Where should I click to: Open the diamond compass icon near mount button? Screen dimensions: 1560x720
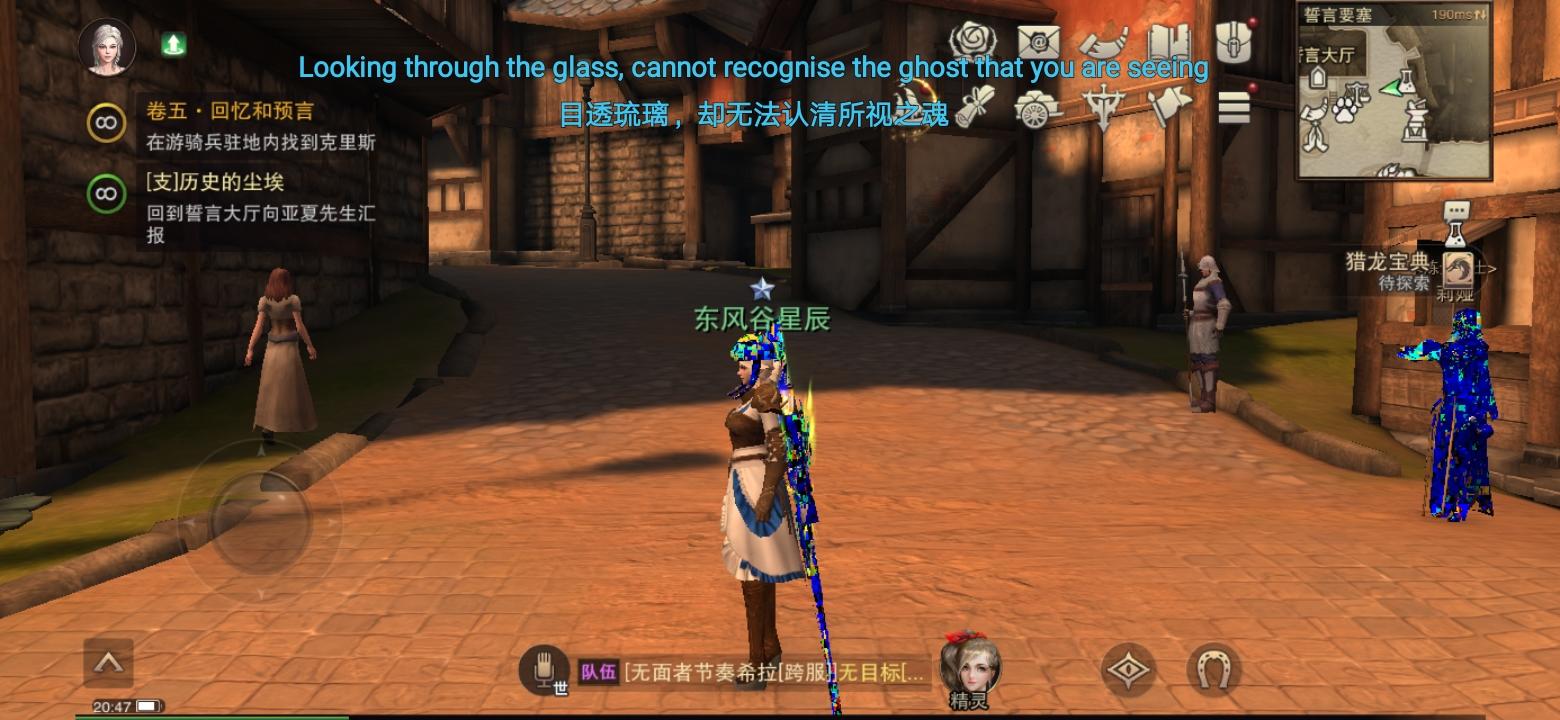click(1128, 668)
